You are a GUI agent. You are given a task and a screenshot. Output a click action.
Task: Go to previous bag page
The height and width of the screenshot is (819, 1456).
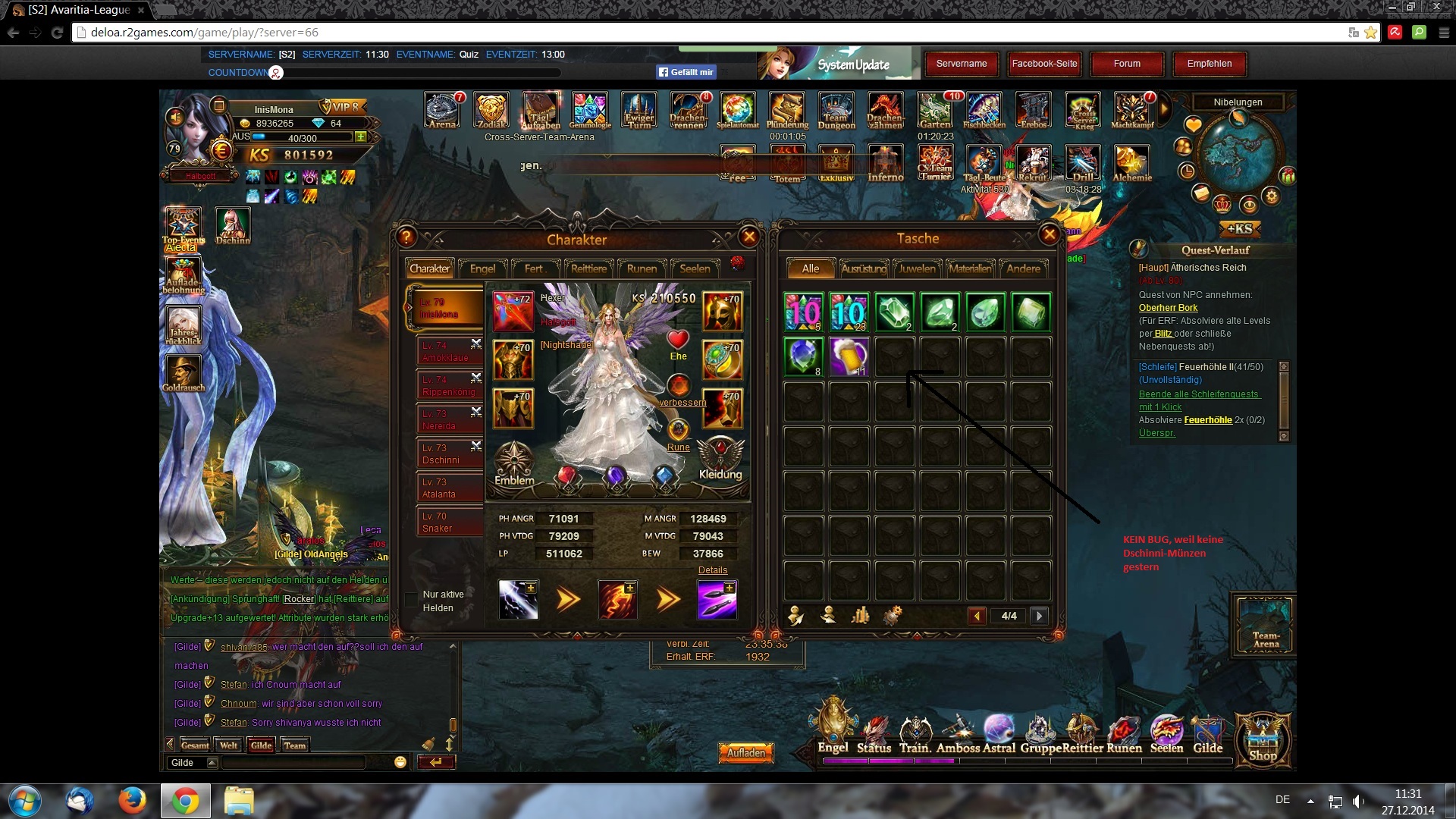coord(977,616)
